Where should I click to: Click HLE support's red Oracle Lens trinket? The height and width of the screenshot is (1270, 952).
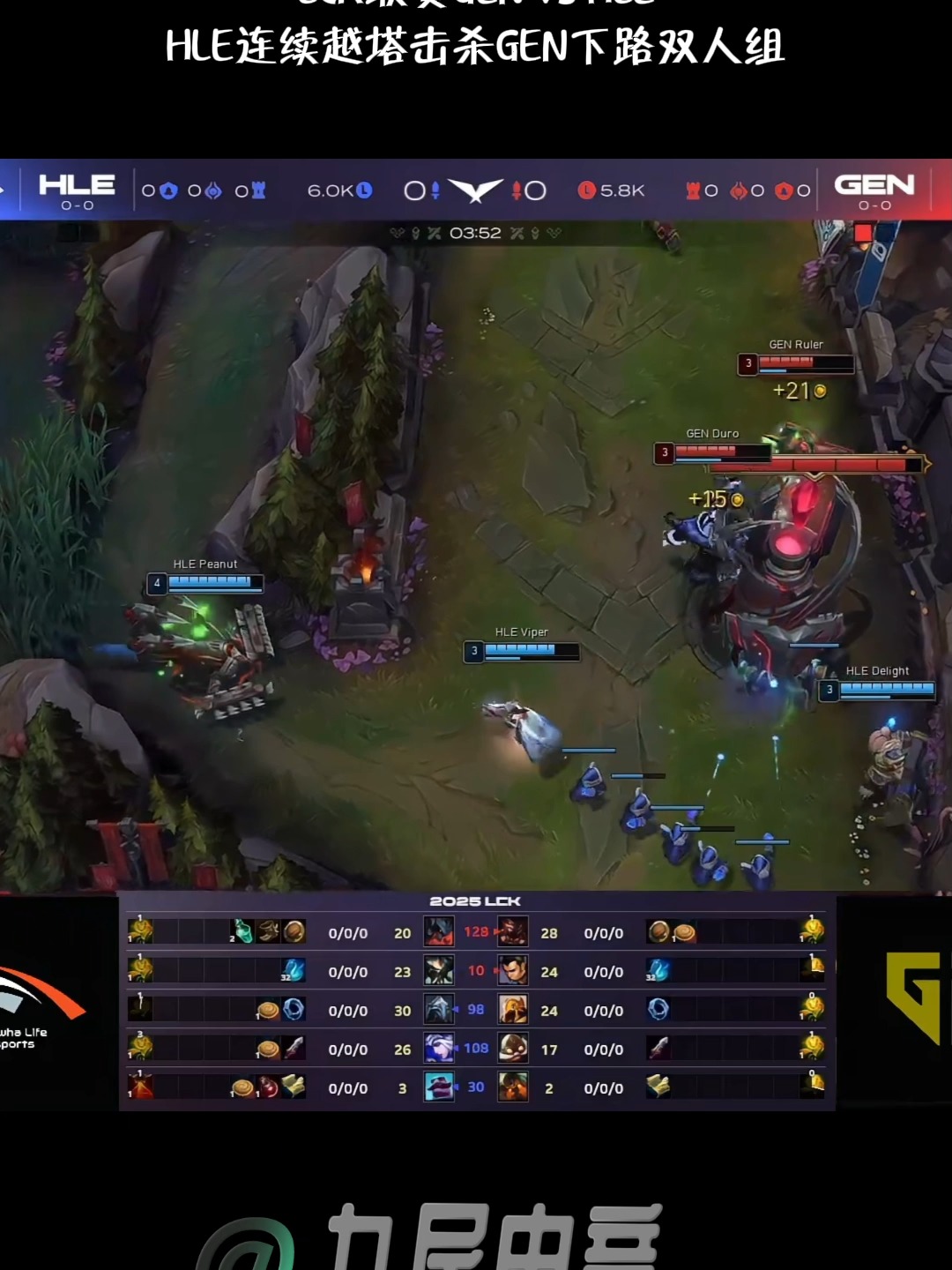click(140, 1087)
